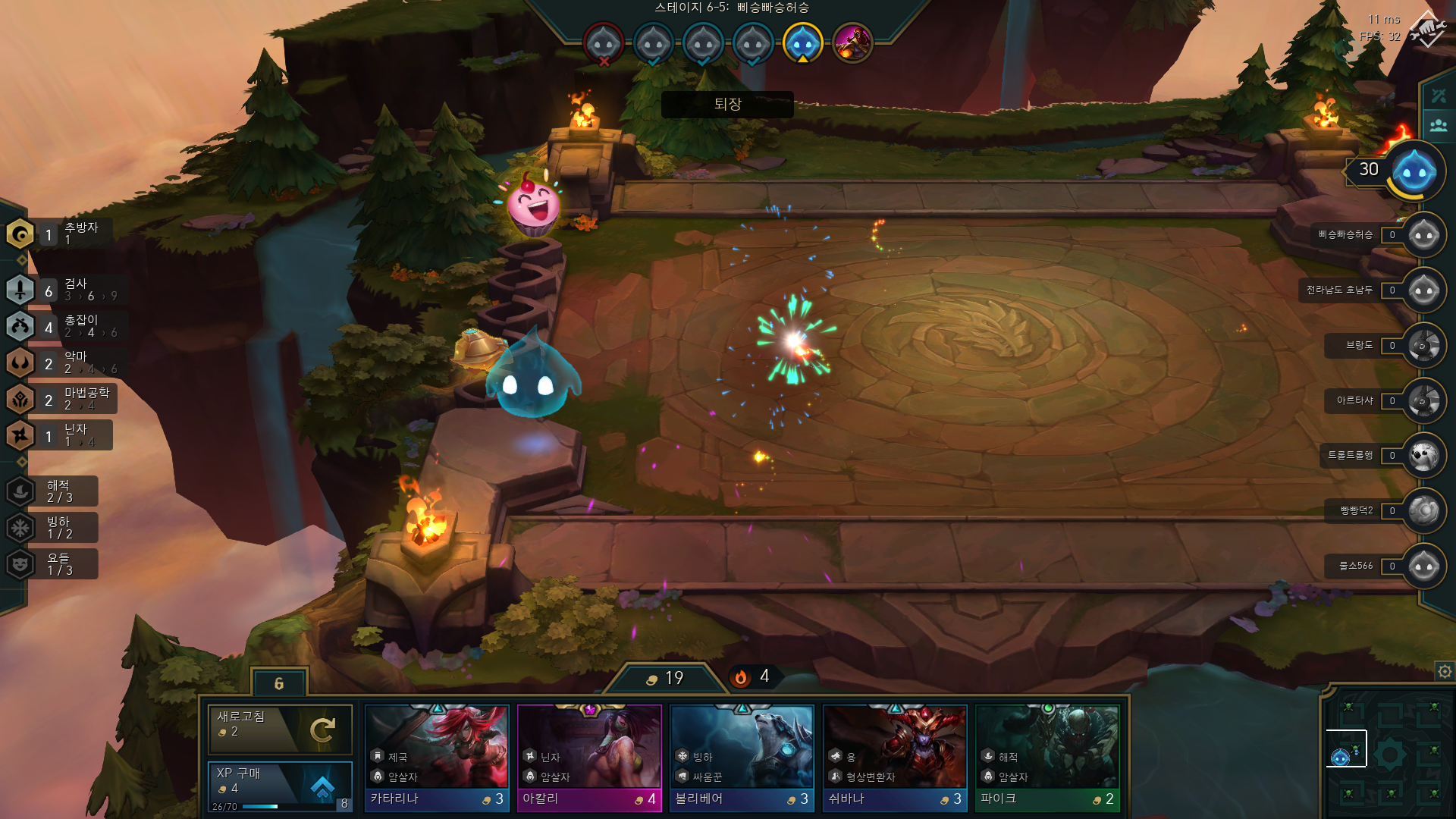Purchase the 아칼리 champion card
Screen dimensions: 1456x819
coord(589,758)
